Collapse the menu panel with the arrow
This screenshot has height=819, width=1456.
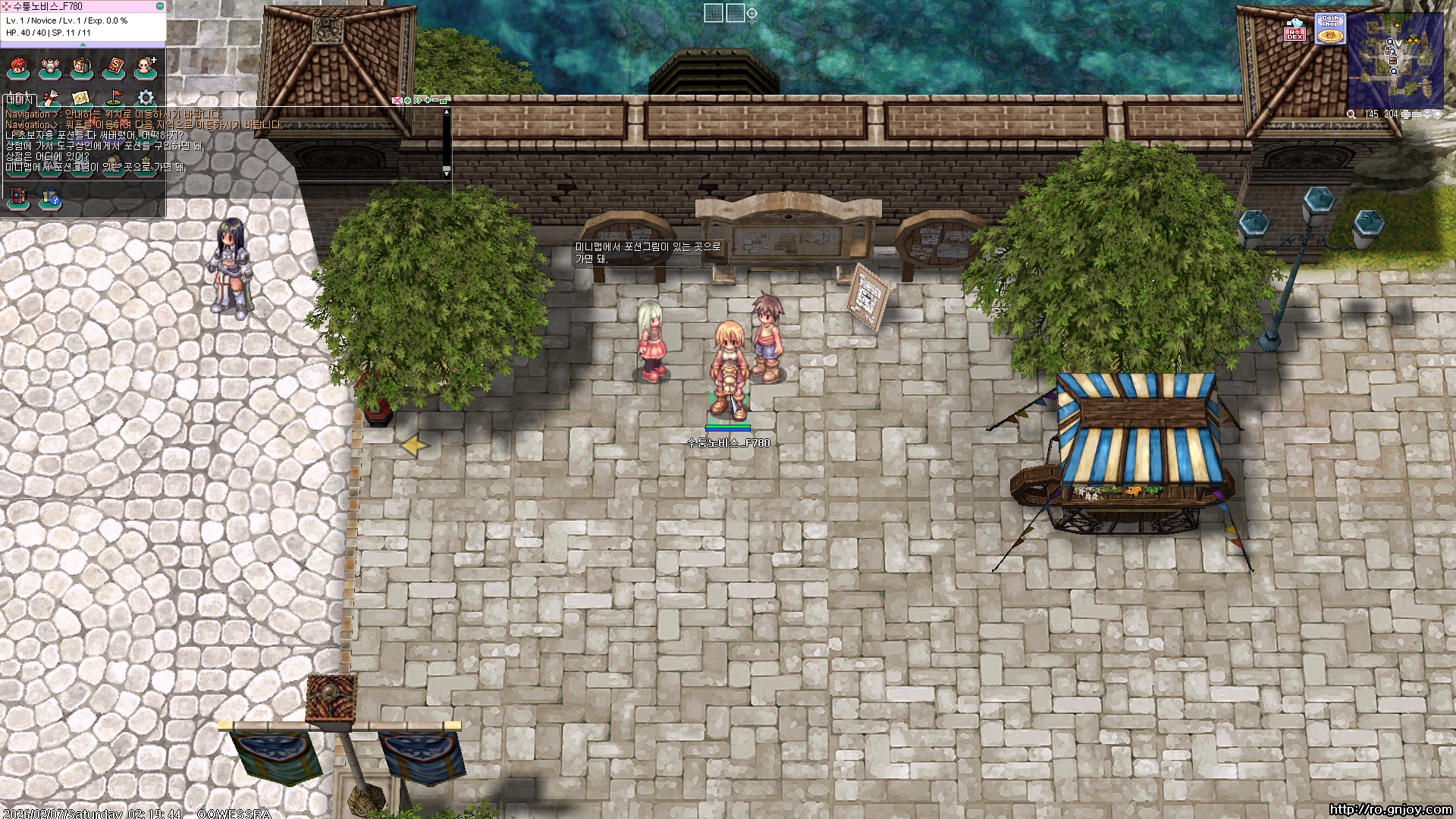[x=83, y=45]
